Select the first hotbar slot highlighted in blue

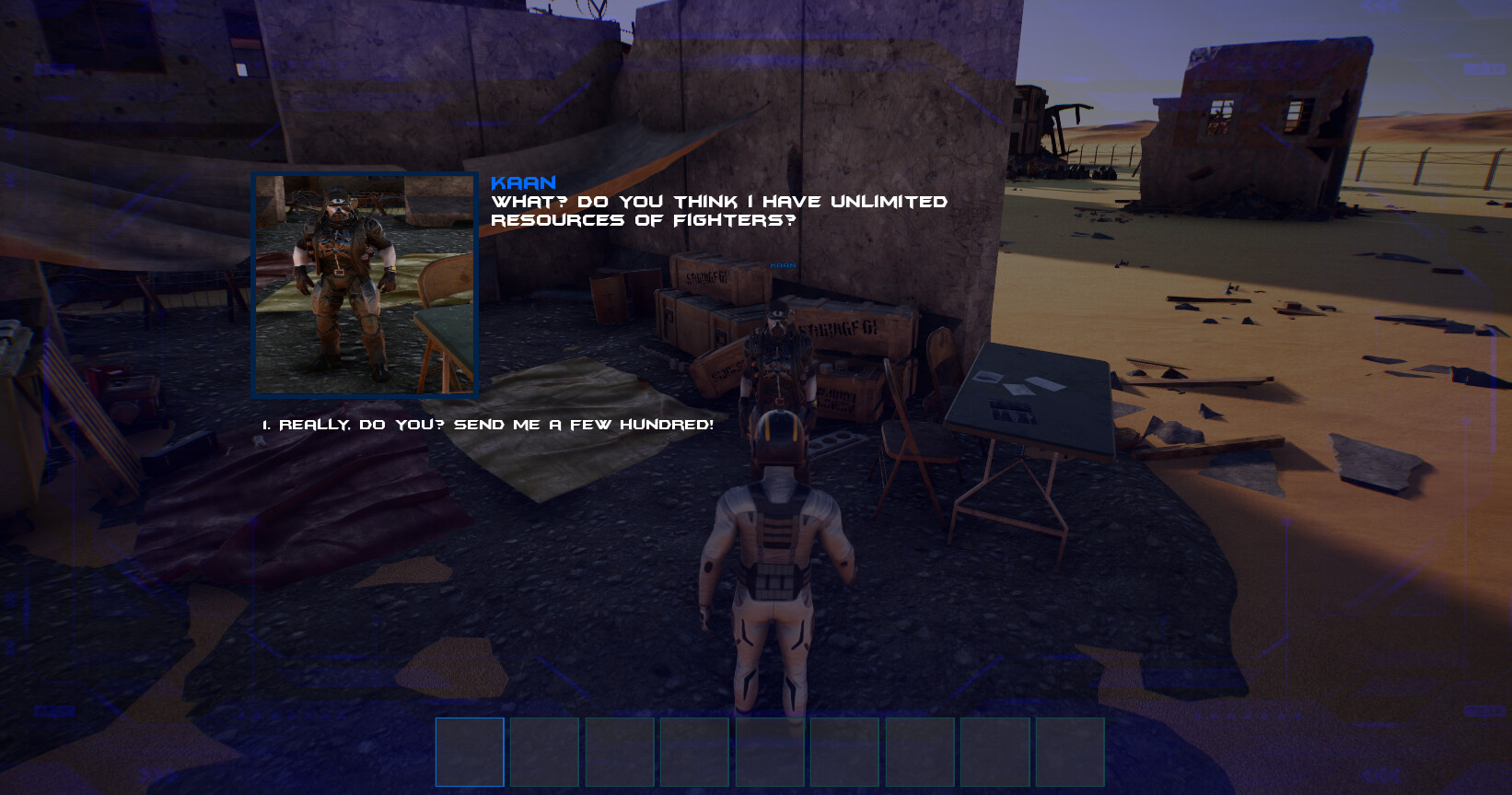point(470,752)
